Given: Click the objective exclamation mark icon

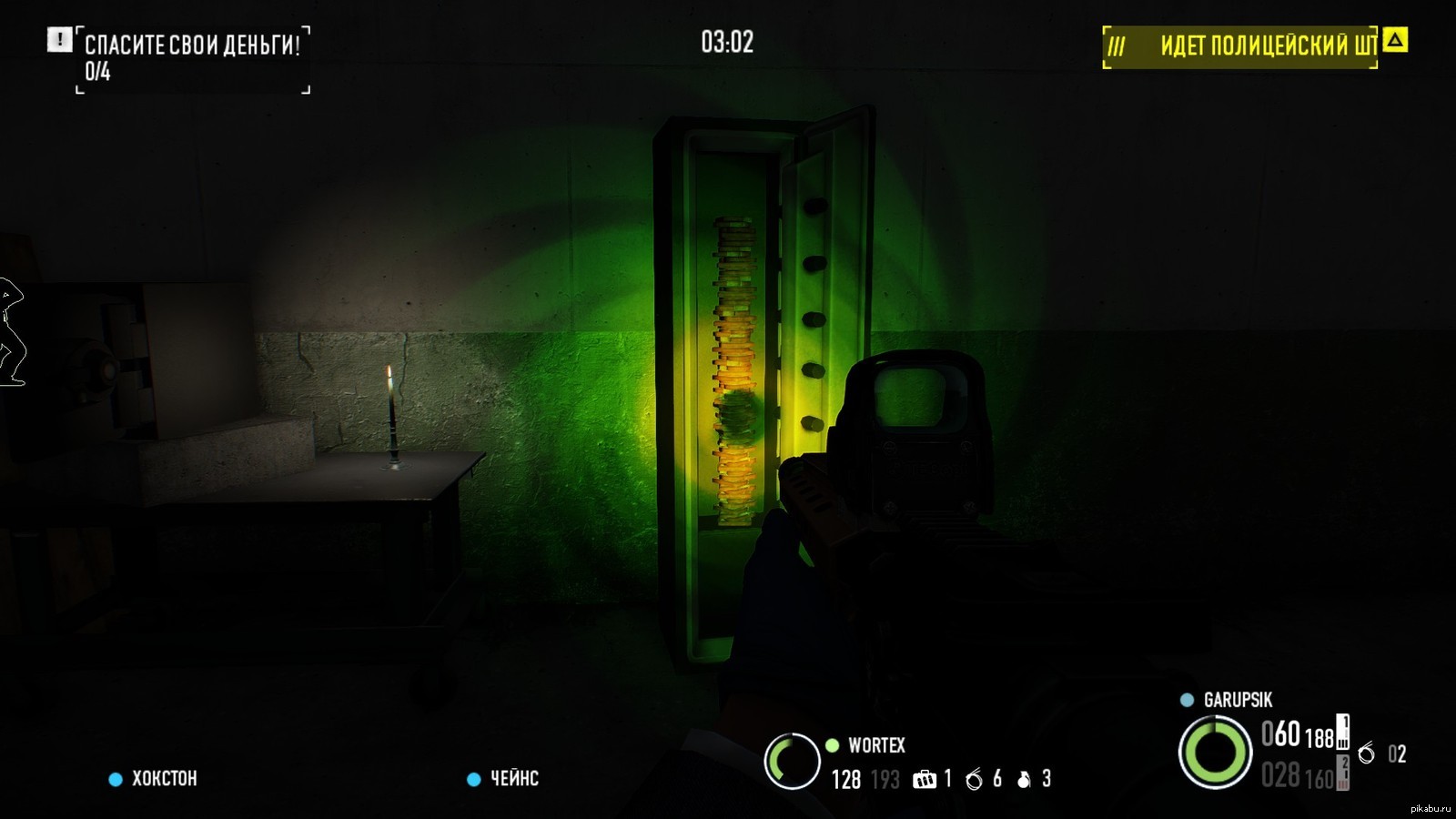Looking at the screenshot, I should point(59,40).
